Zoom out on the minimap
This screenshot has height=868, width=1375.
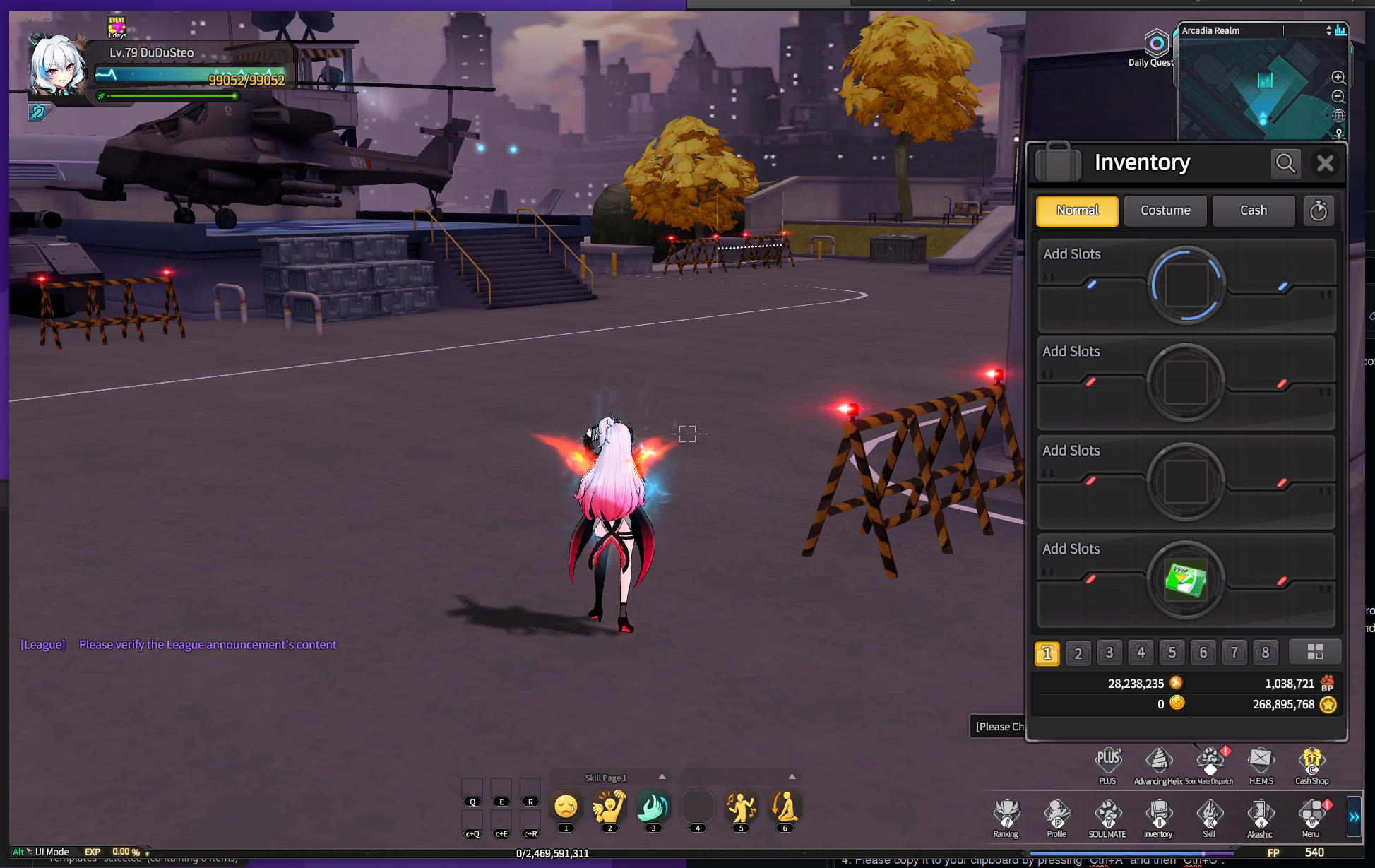click(x=1338, y=97)
